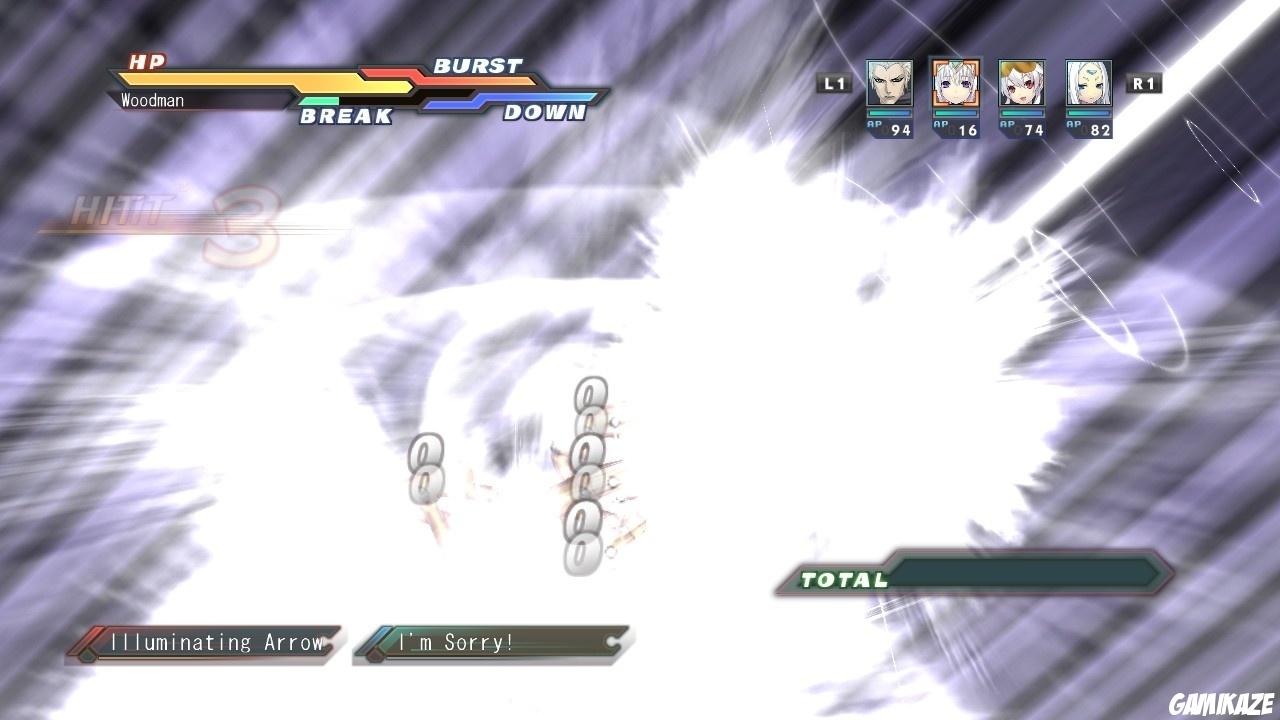This screenshot has height=720, width=1280.
Task: Click the R1 shoulder button indicator
Action: (1143, 84)
